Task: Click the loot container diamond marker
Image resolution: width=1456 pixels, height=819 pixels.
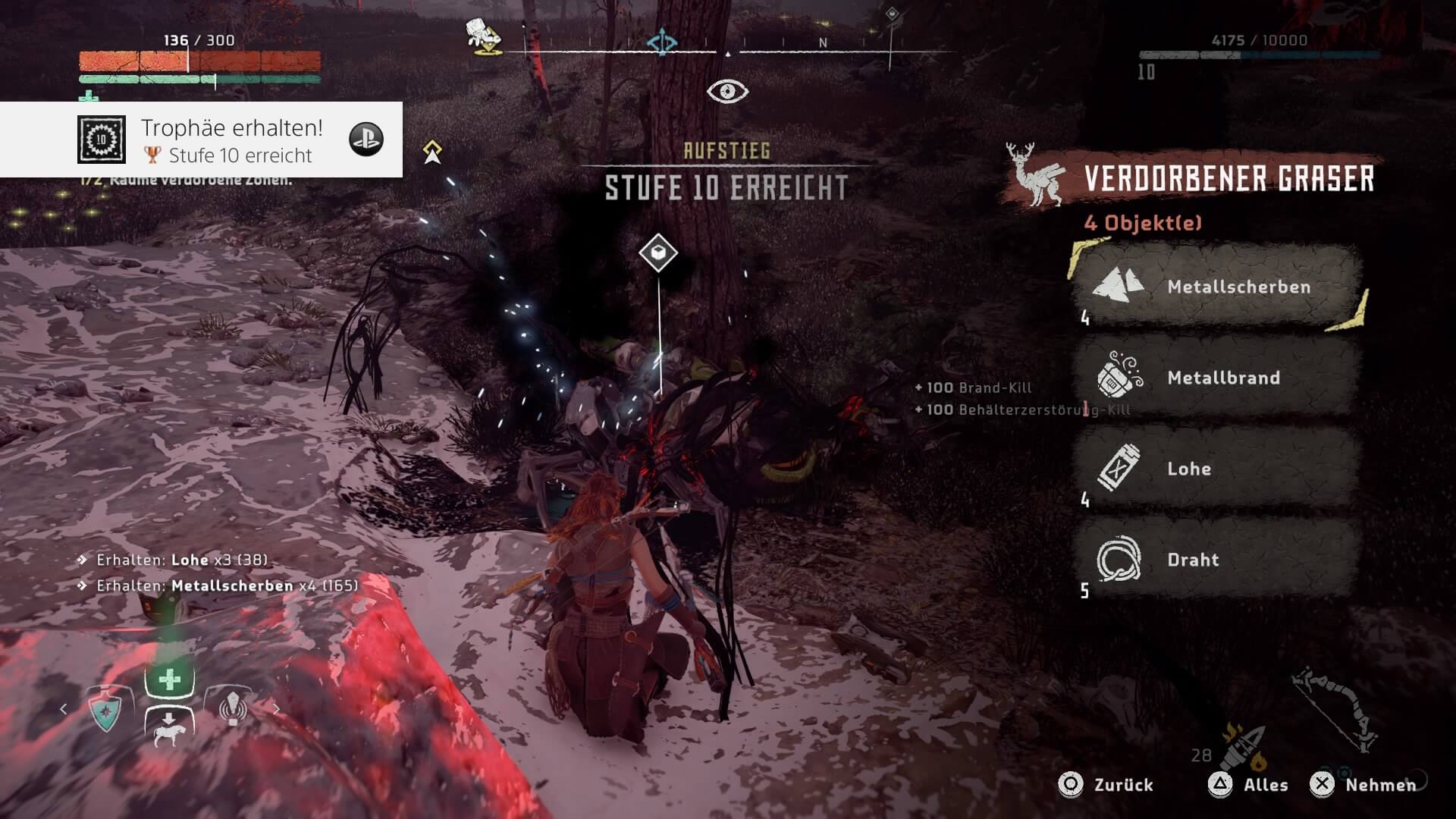Action: [657, 253]
